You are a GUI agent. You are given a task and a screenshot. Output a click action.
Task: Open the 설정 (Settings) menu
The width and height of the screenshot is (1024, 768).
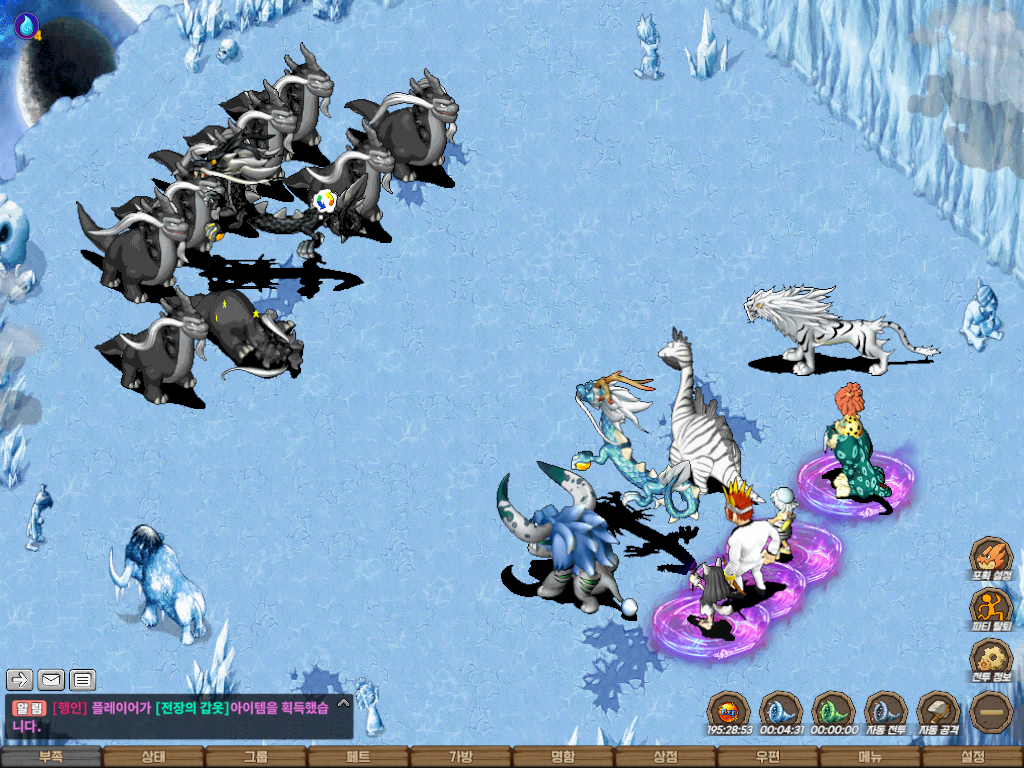(972, 758)
